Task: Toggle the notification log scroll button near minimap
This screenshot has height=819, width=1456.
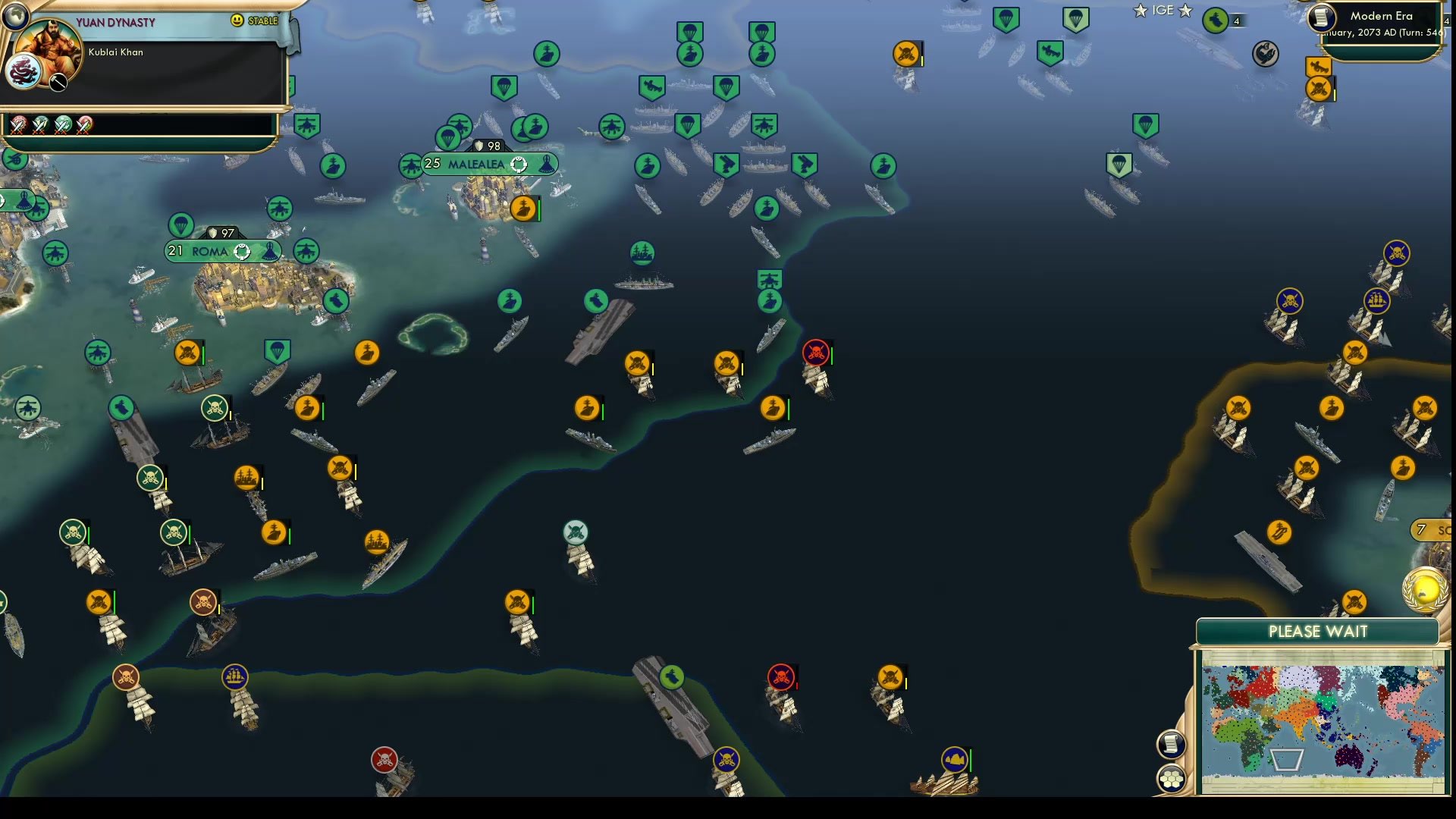Action: click(1171, 744)
